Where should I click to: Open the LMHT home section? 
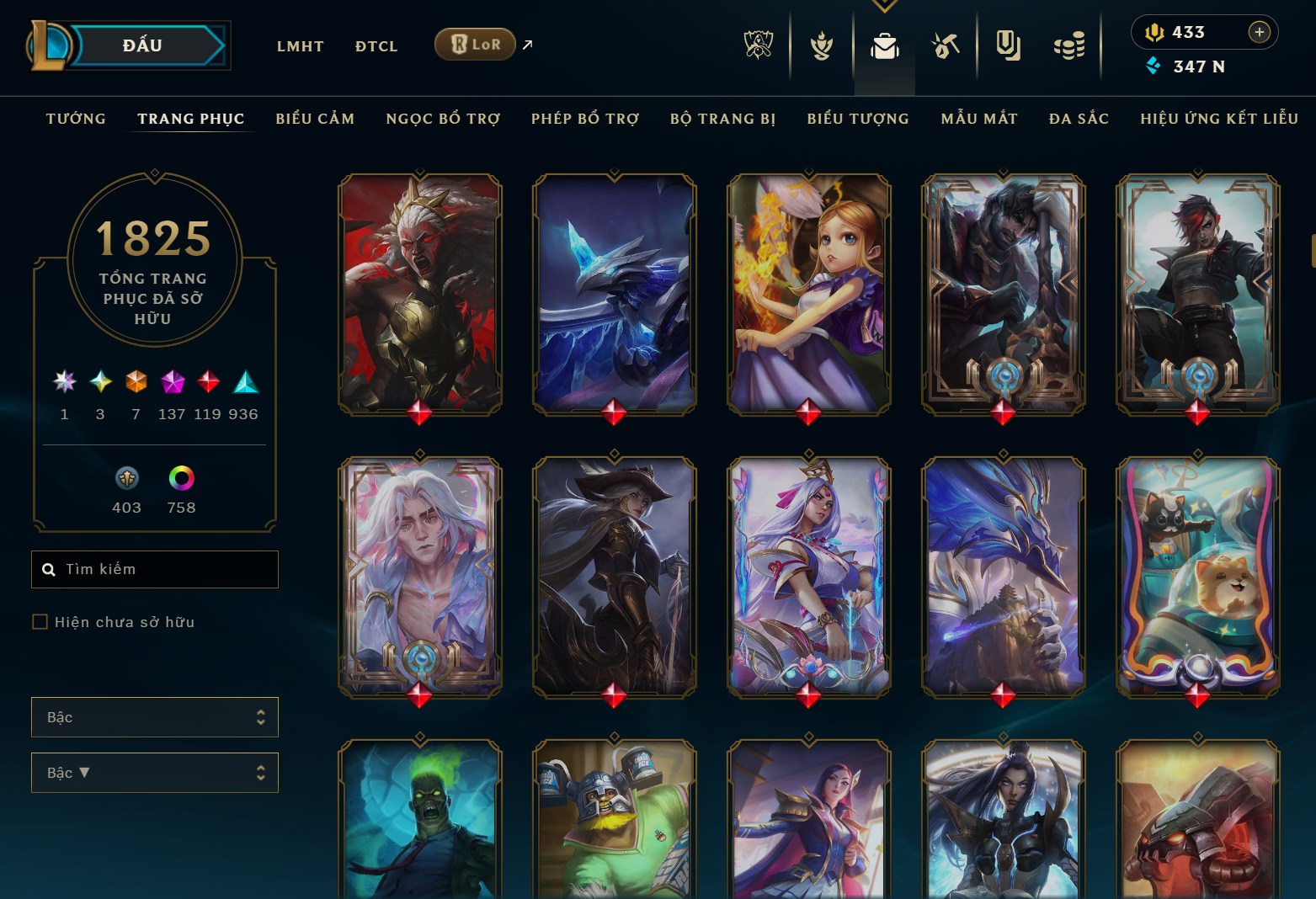[x=300, y=46]
